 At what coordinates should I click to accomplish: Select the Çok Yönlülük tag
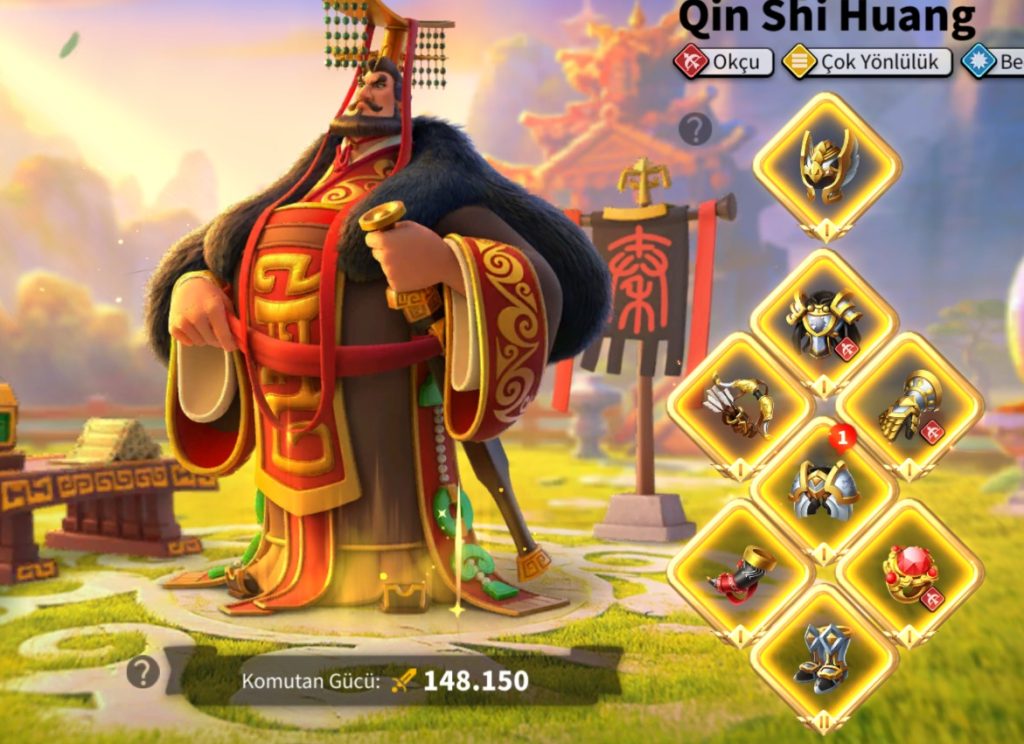866,62
